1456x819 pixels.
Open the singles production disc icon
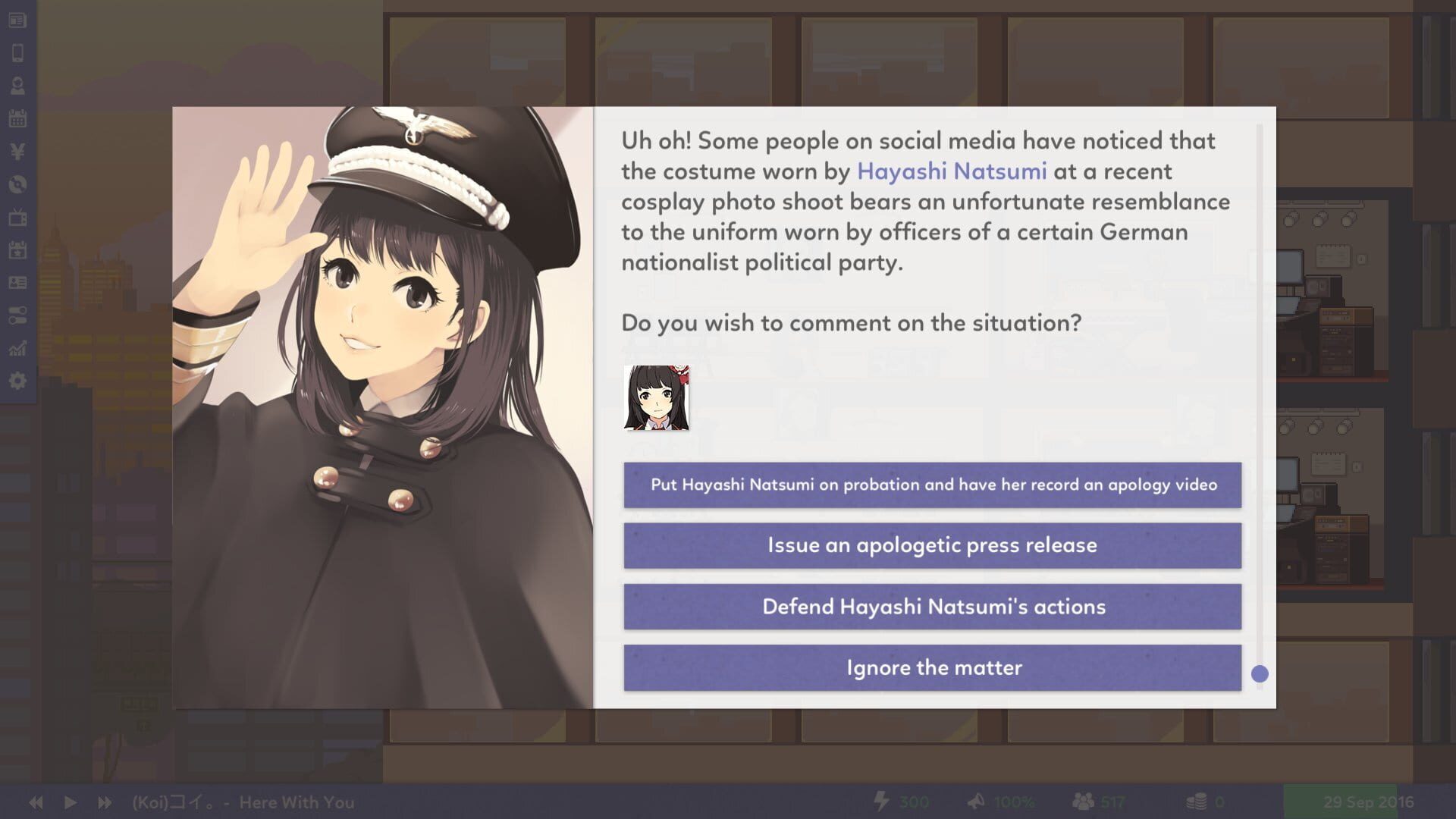(17, 184)
